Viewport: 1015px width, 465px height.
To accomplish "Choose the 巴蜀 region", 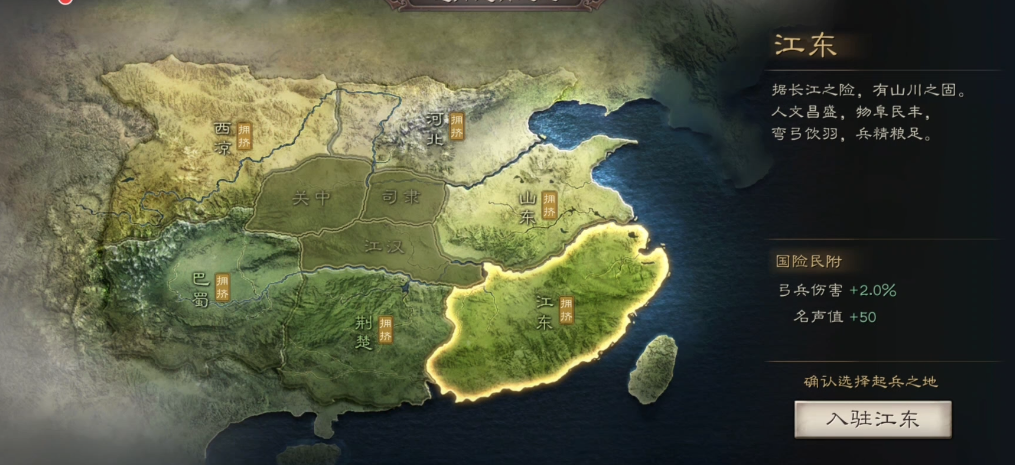I will (203, 287).
